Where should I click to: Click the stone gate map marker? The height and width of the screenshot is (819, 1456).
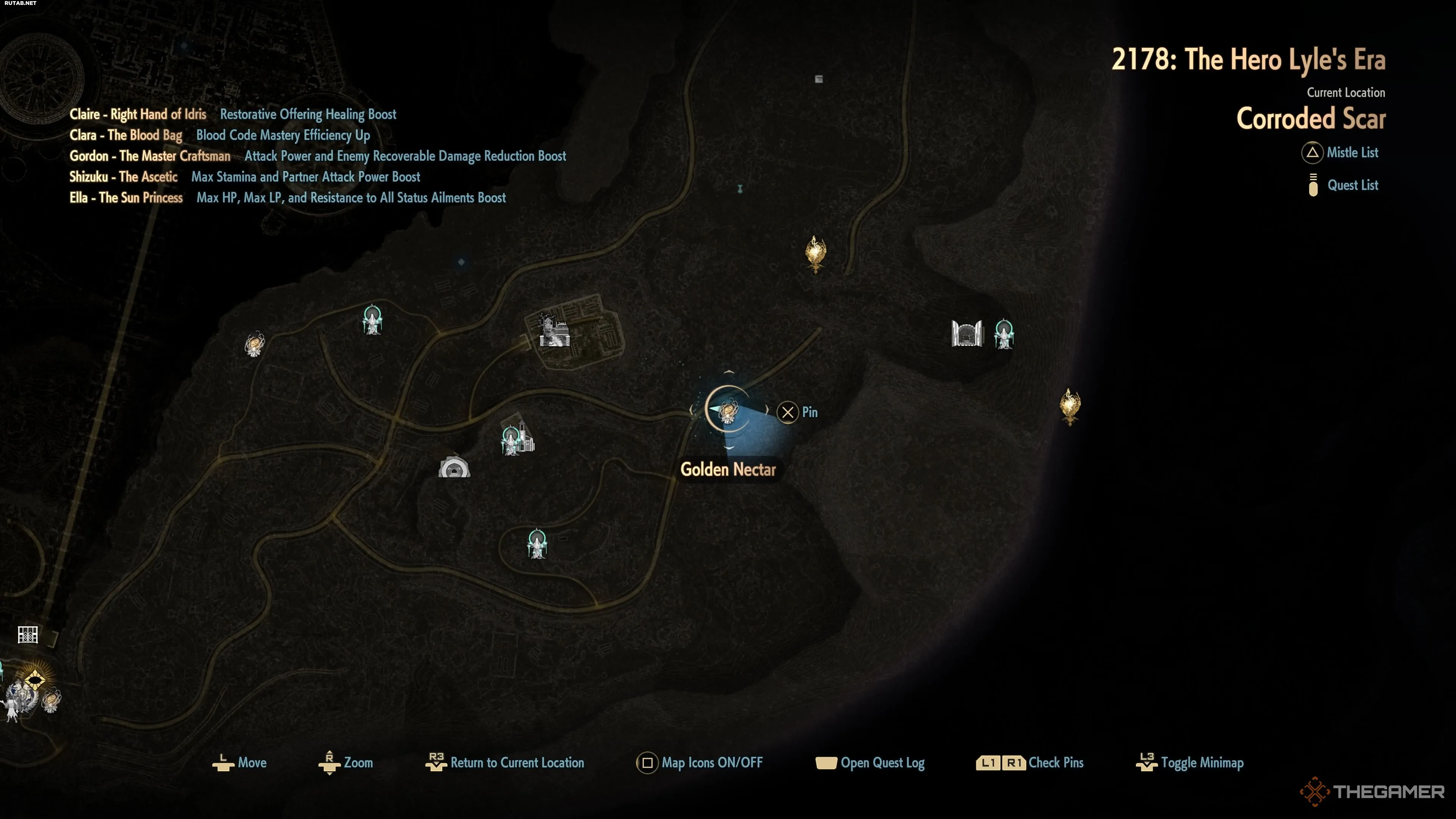point(966,334)
